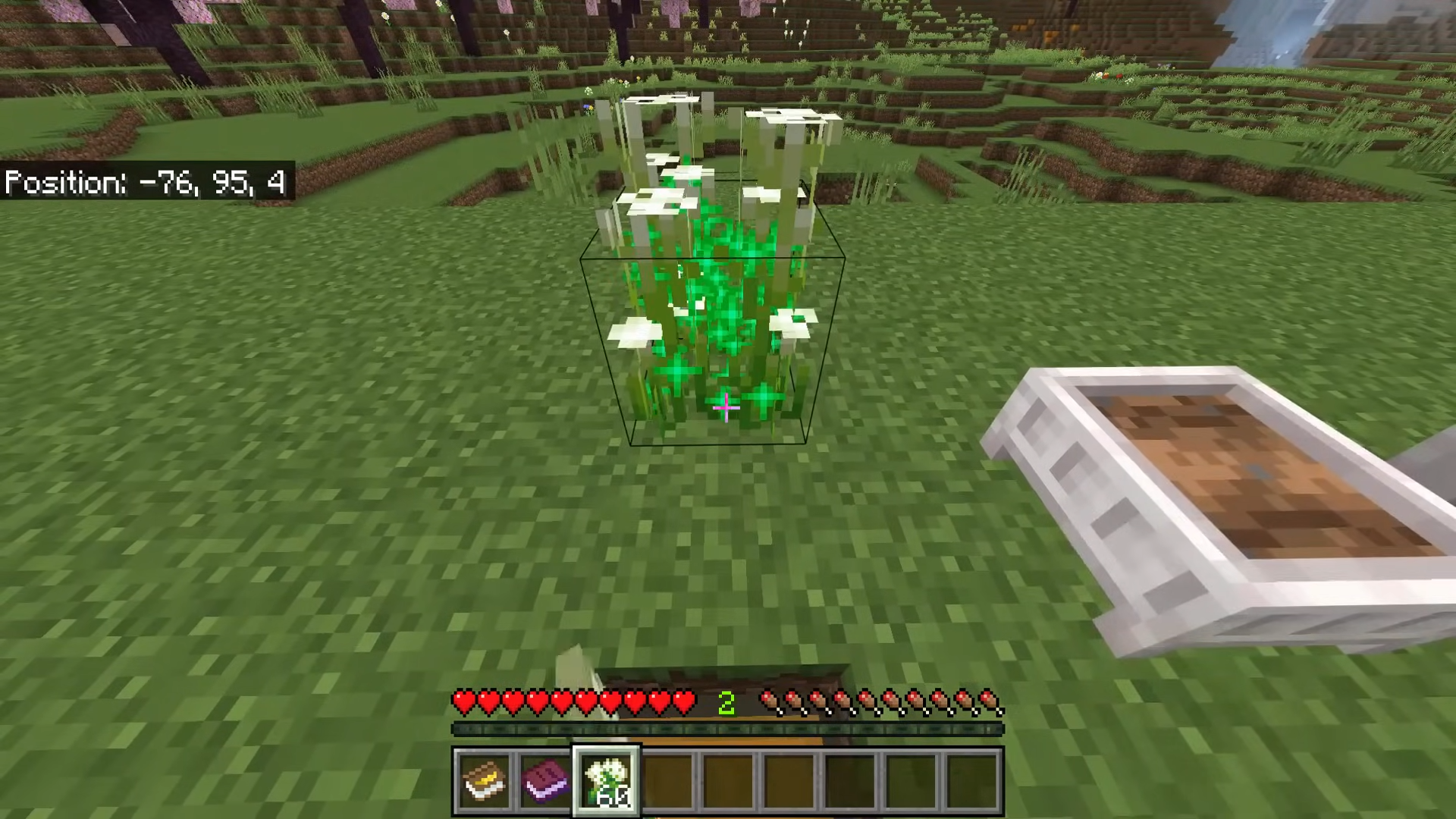
Task: Choose the white flower stack slot
Action: point(607,780)
